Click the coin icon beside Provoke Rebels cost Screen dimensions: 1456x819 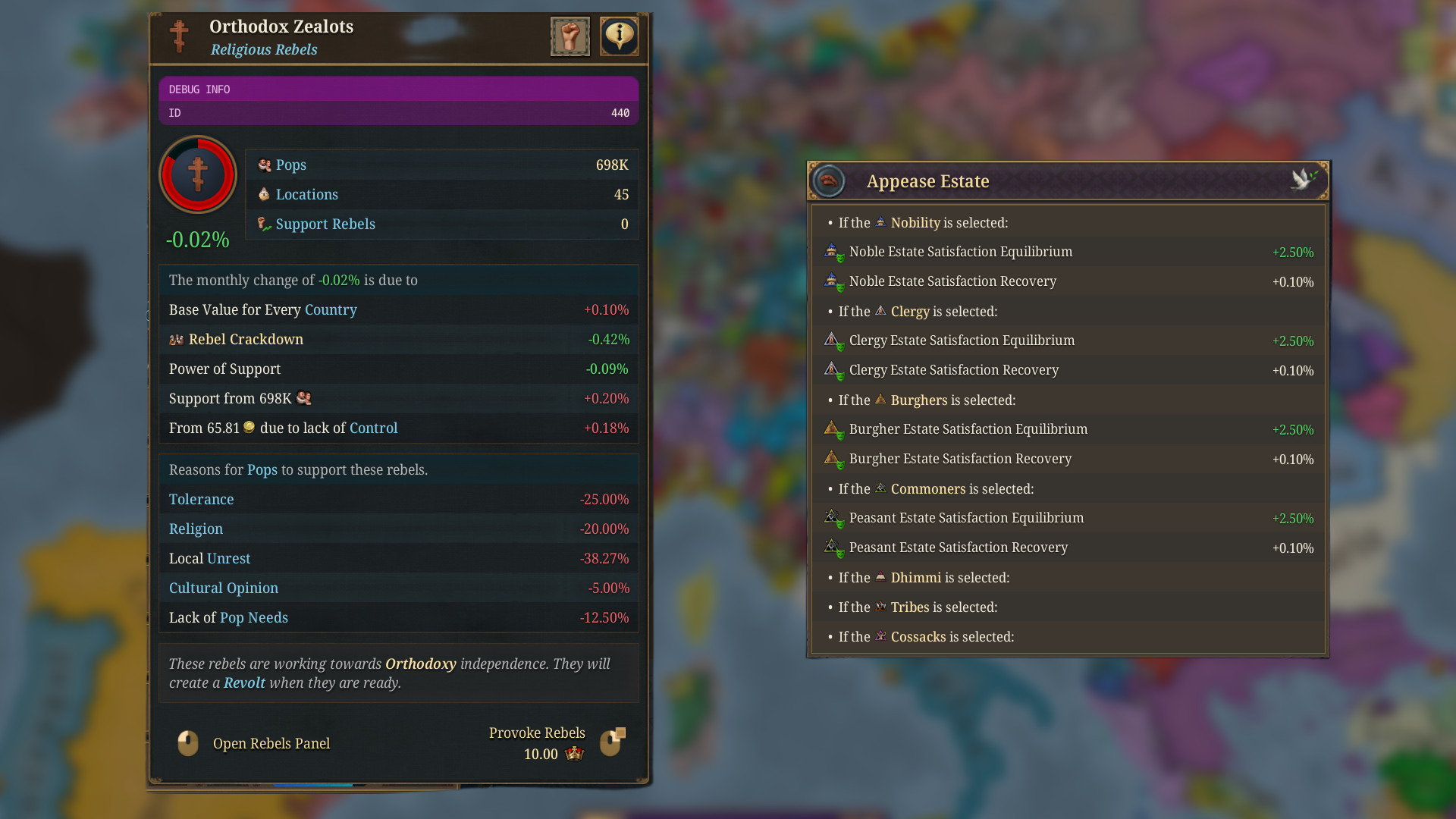[x=574, y=754]
